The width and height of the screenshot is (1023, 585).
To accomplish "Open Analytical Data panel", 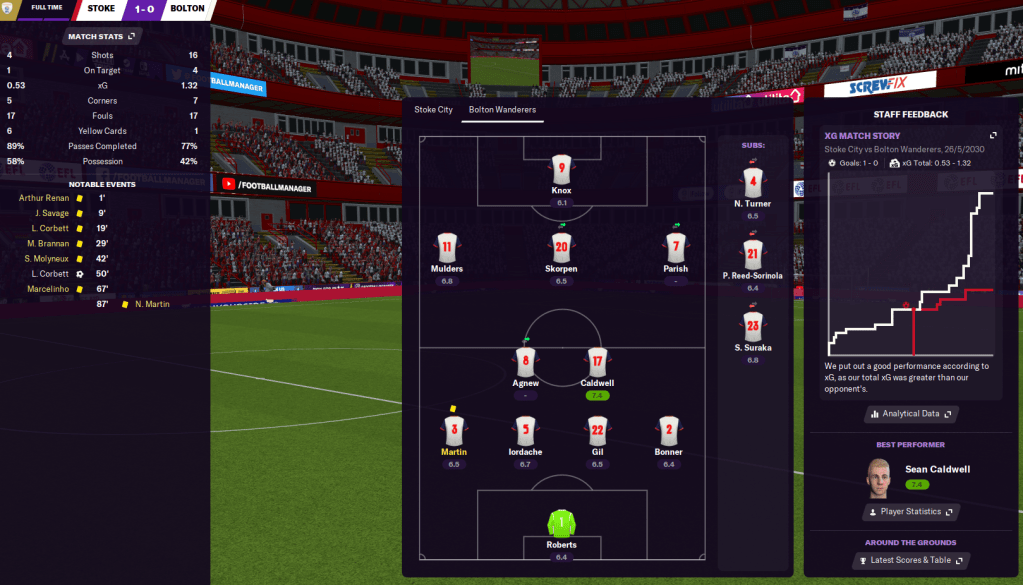I will 910,413.
